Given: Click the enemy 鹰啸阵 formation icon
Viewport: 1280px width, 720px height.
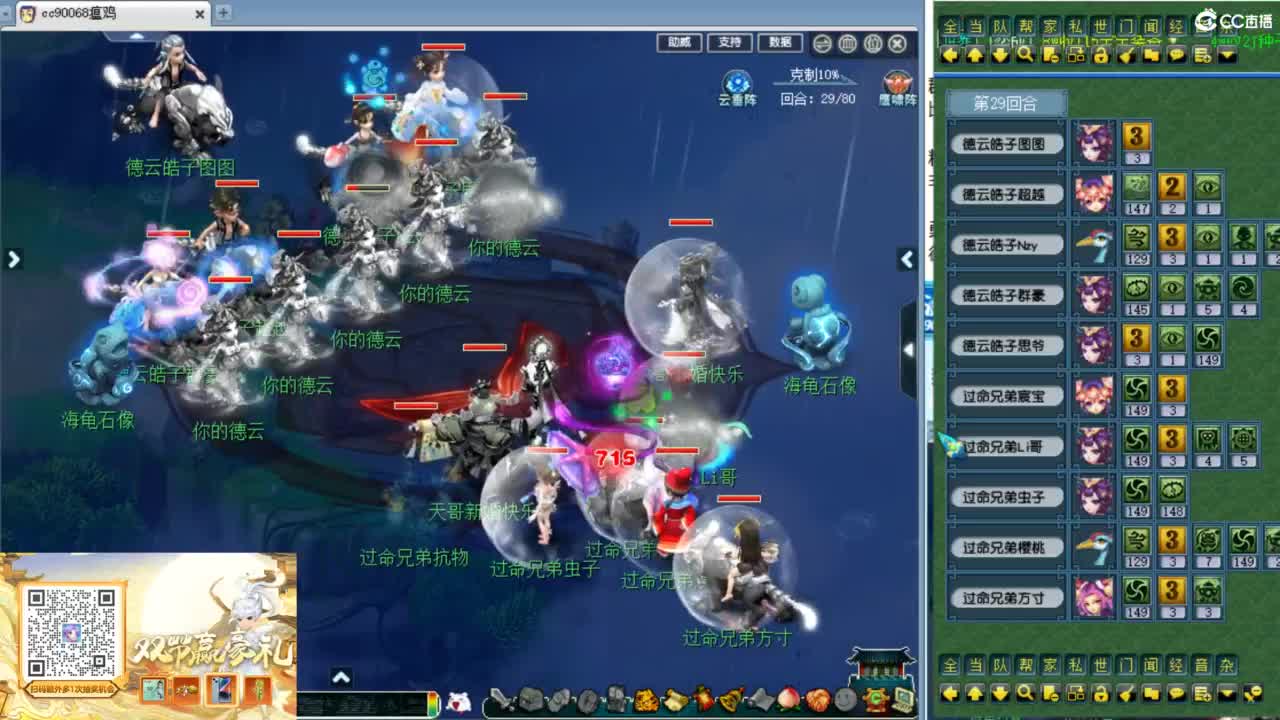Looking at the screenshot, I should click(x=897, y=83).
